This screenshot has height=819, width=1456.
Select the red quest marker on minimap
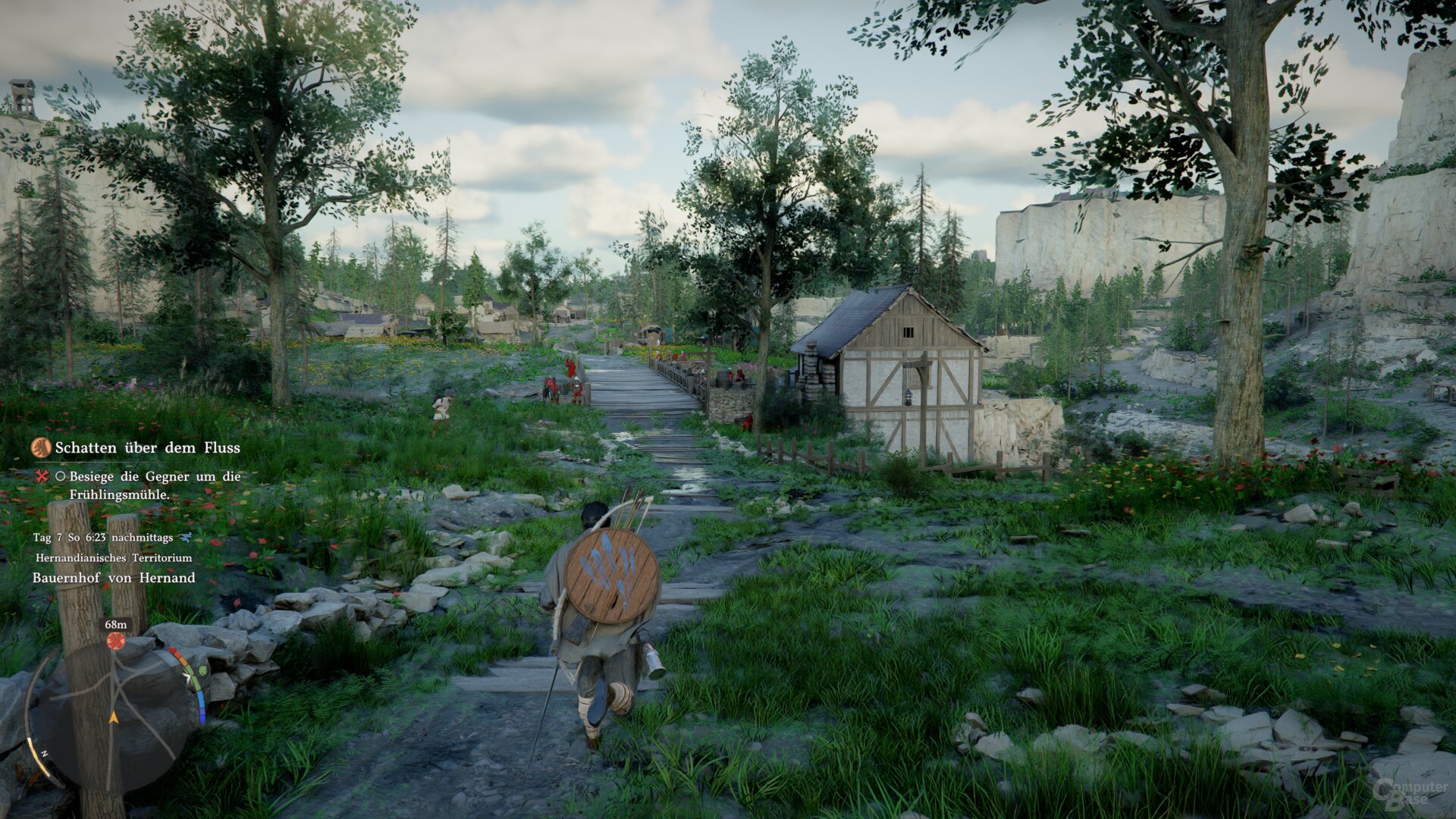coord(115,641)
